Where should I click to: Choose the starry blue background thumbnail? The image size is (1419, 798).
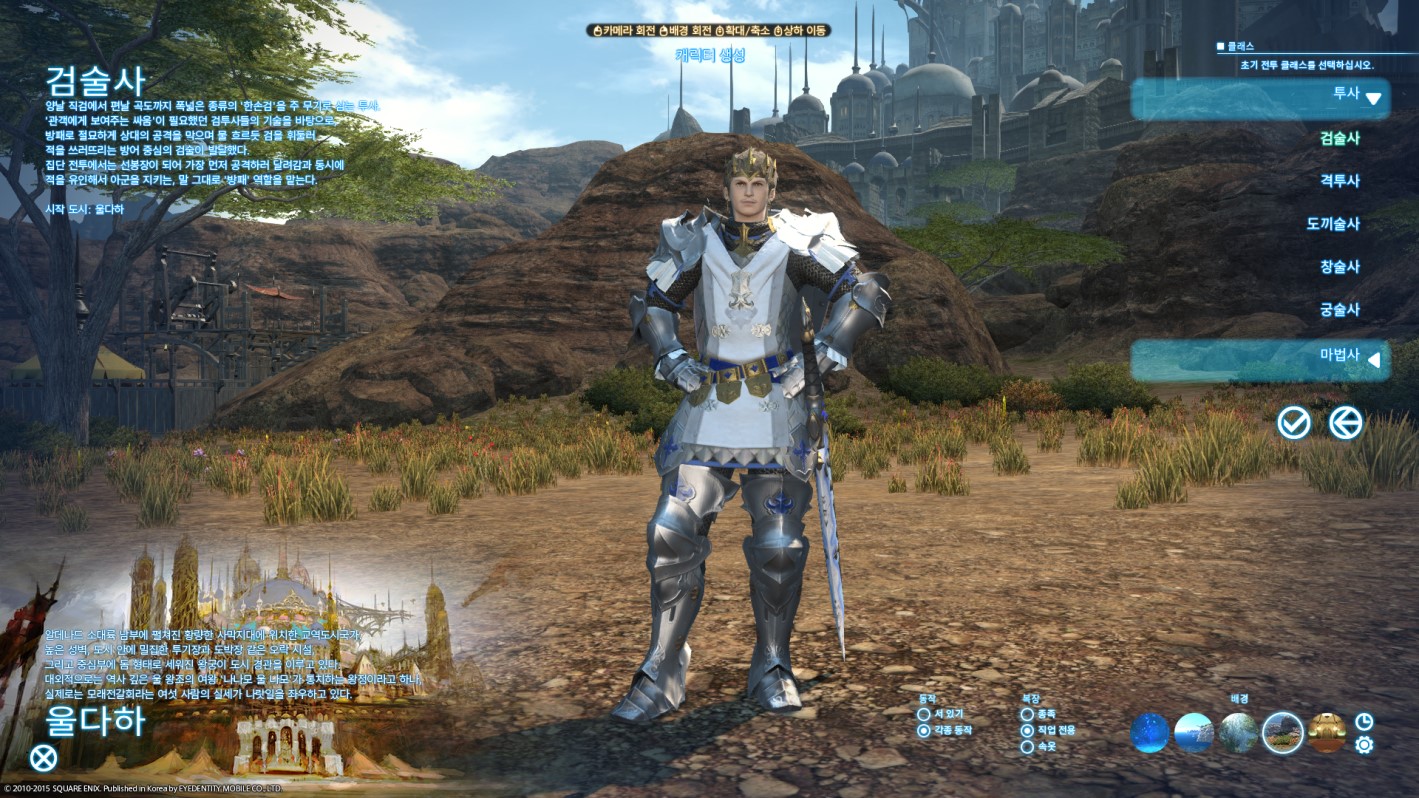point(1150,733)
